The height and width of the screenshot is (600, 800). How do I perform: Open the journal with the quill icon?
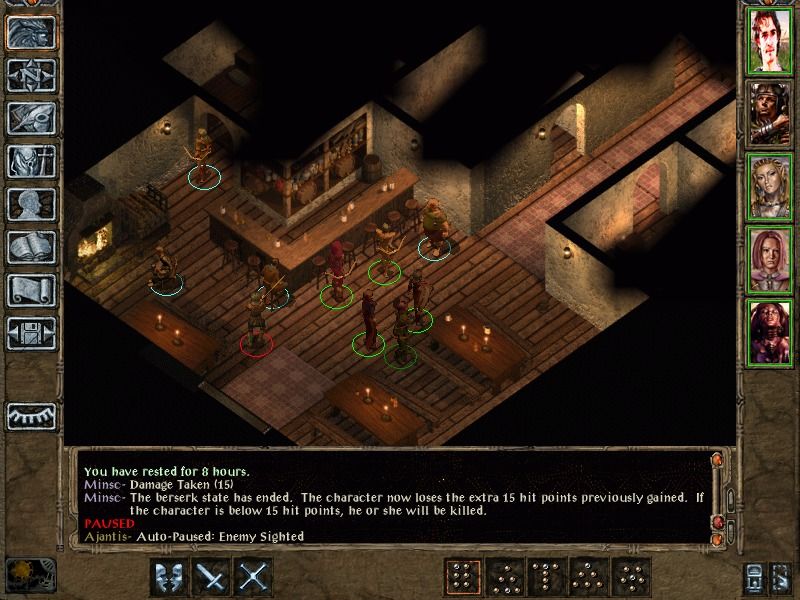[x=30, y=118]
